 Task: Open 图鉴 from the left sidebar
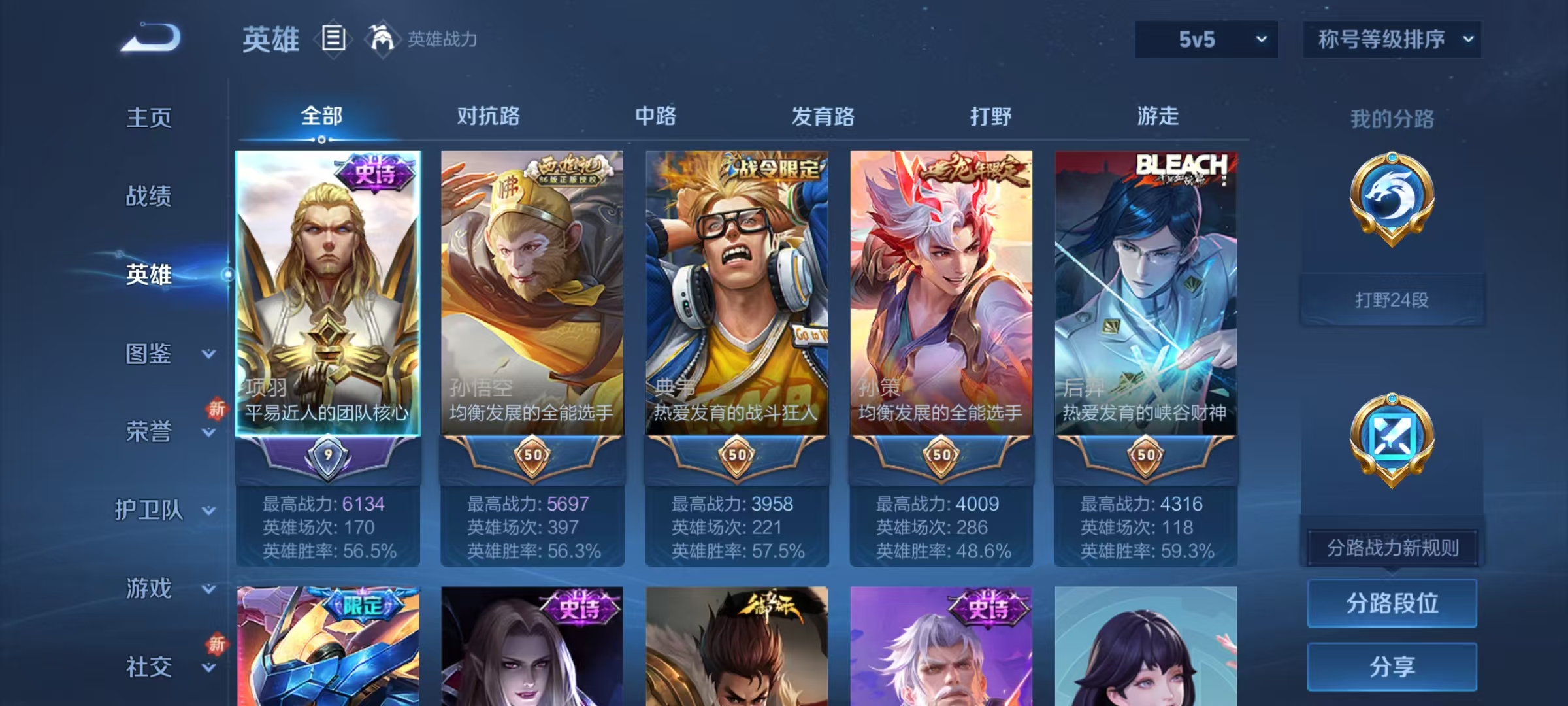coord(149,354)
